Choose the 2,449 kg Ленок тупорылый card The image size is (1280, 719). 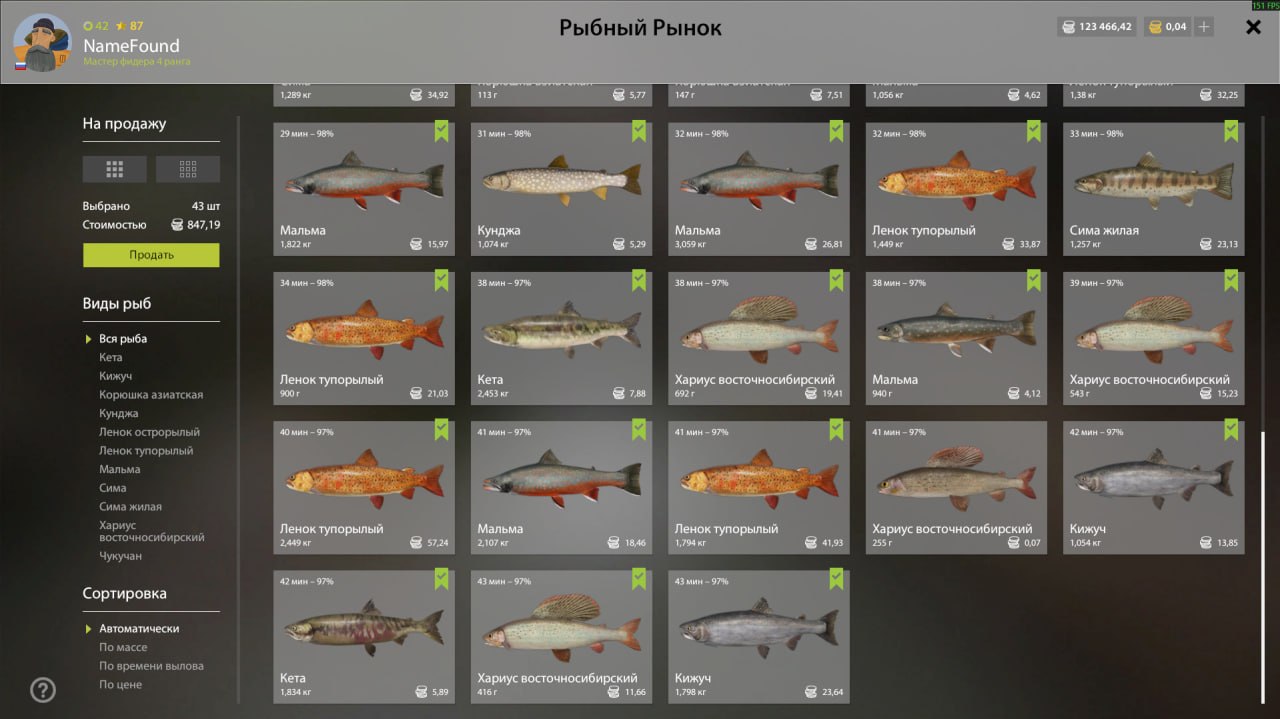click(364, 487)
